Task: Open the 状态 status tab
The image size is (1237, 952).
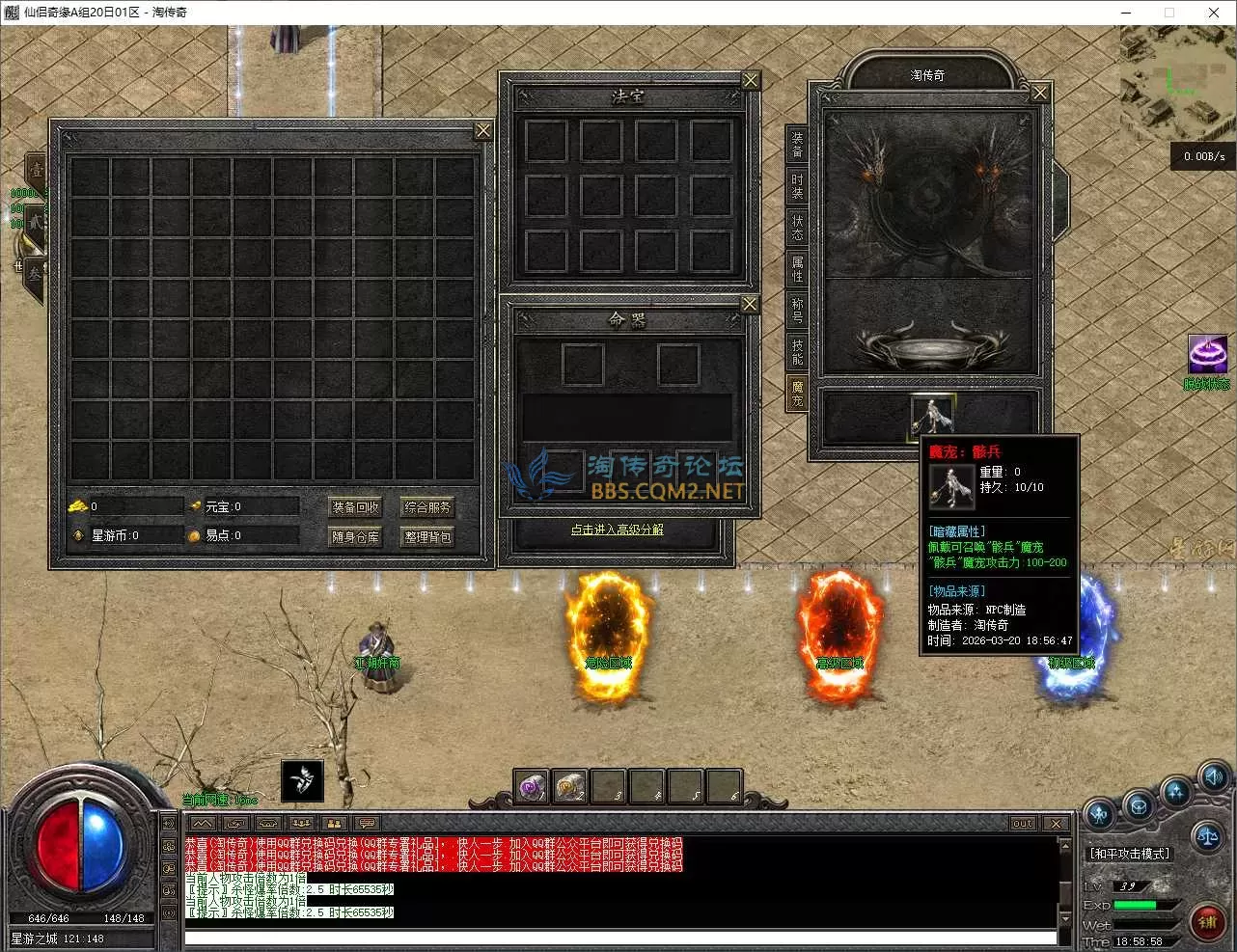Action: pos(797,228)
